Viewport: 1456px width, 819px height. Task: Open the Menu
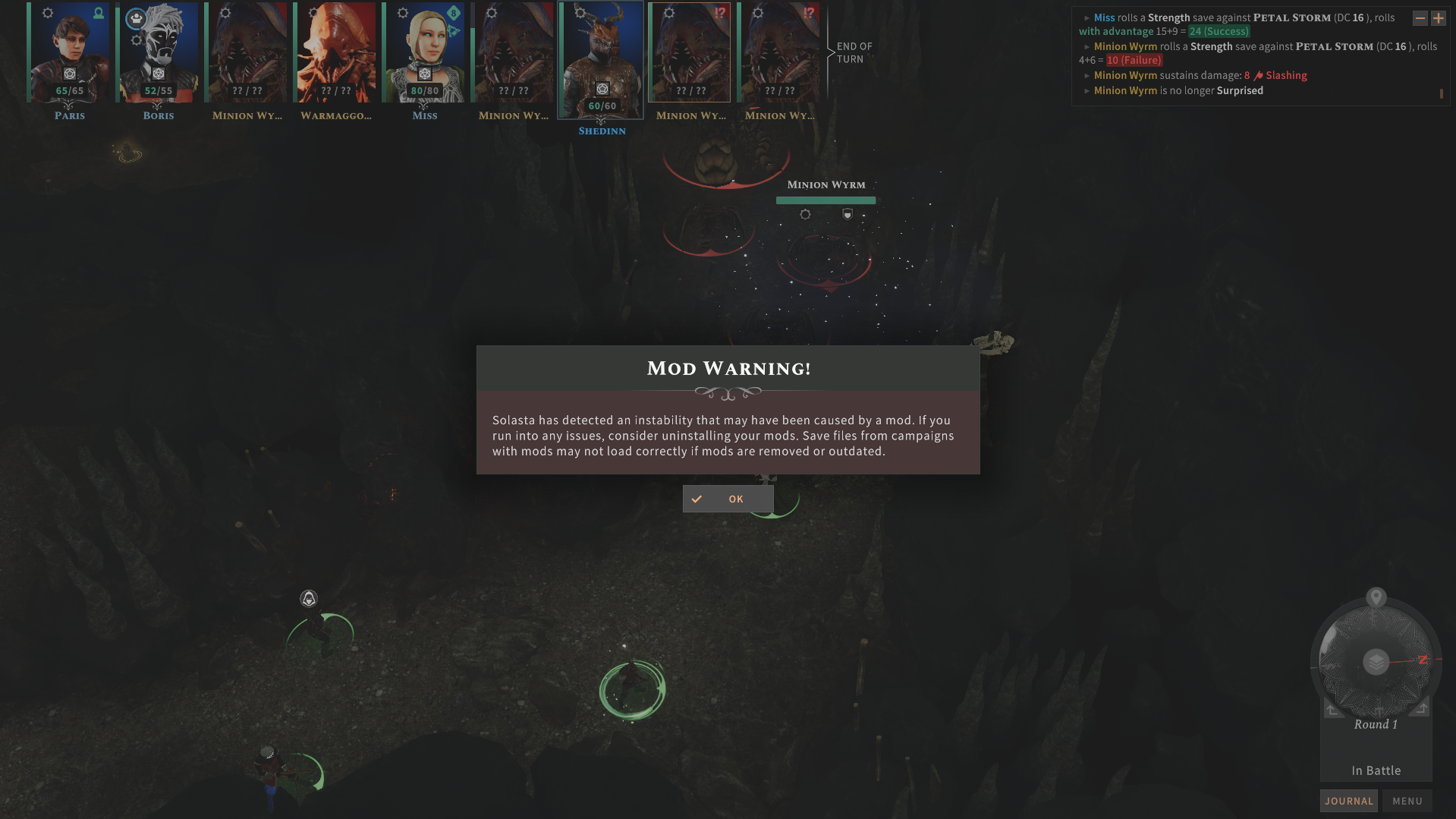pyautogui.click(x=1407, y=800)
